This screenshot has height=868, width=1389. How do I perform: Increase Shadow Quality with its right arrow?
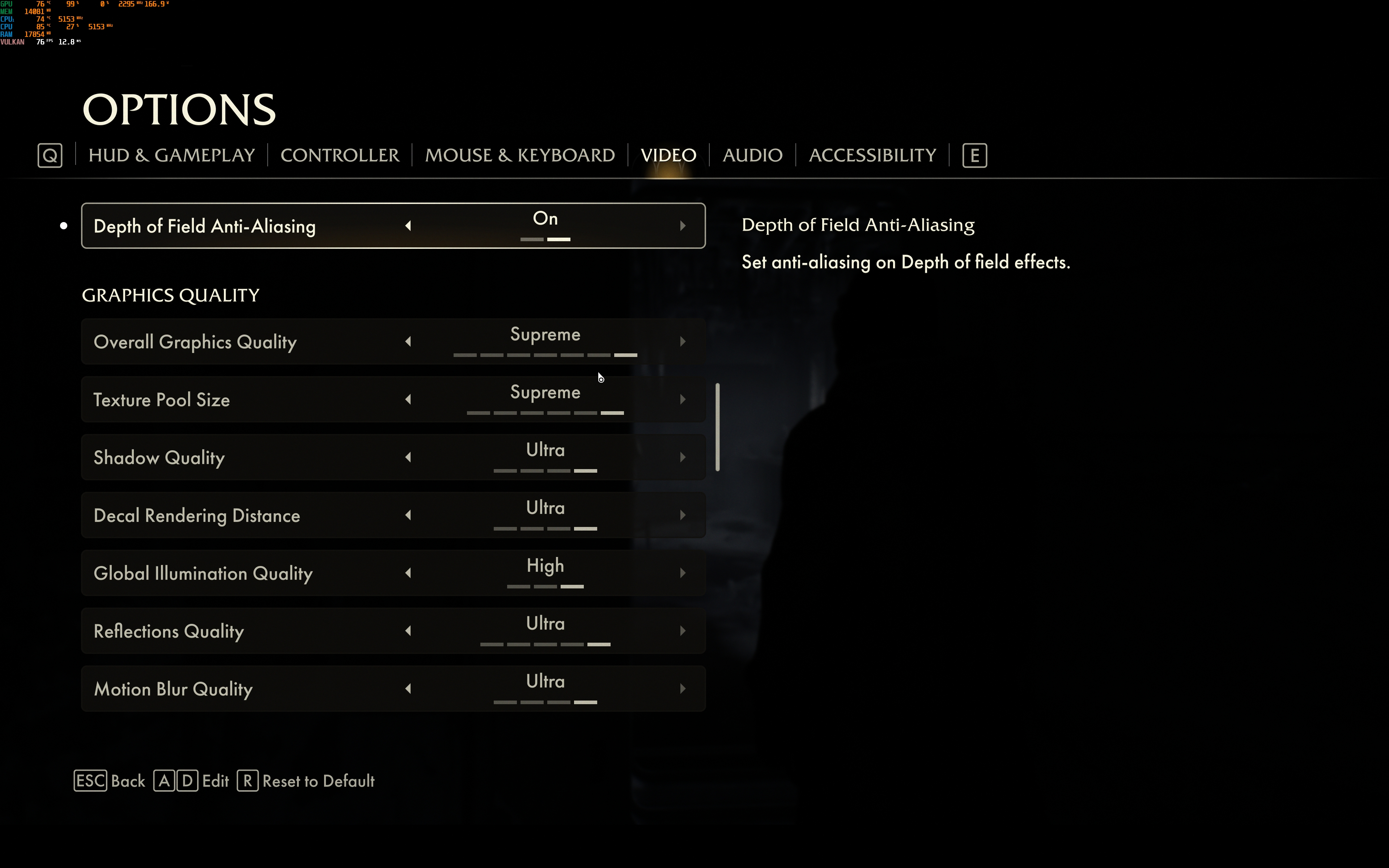coord(683,458)
